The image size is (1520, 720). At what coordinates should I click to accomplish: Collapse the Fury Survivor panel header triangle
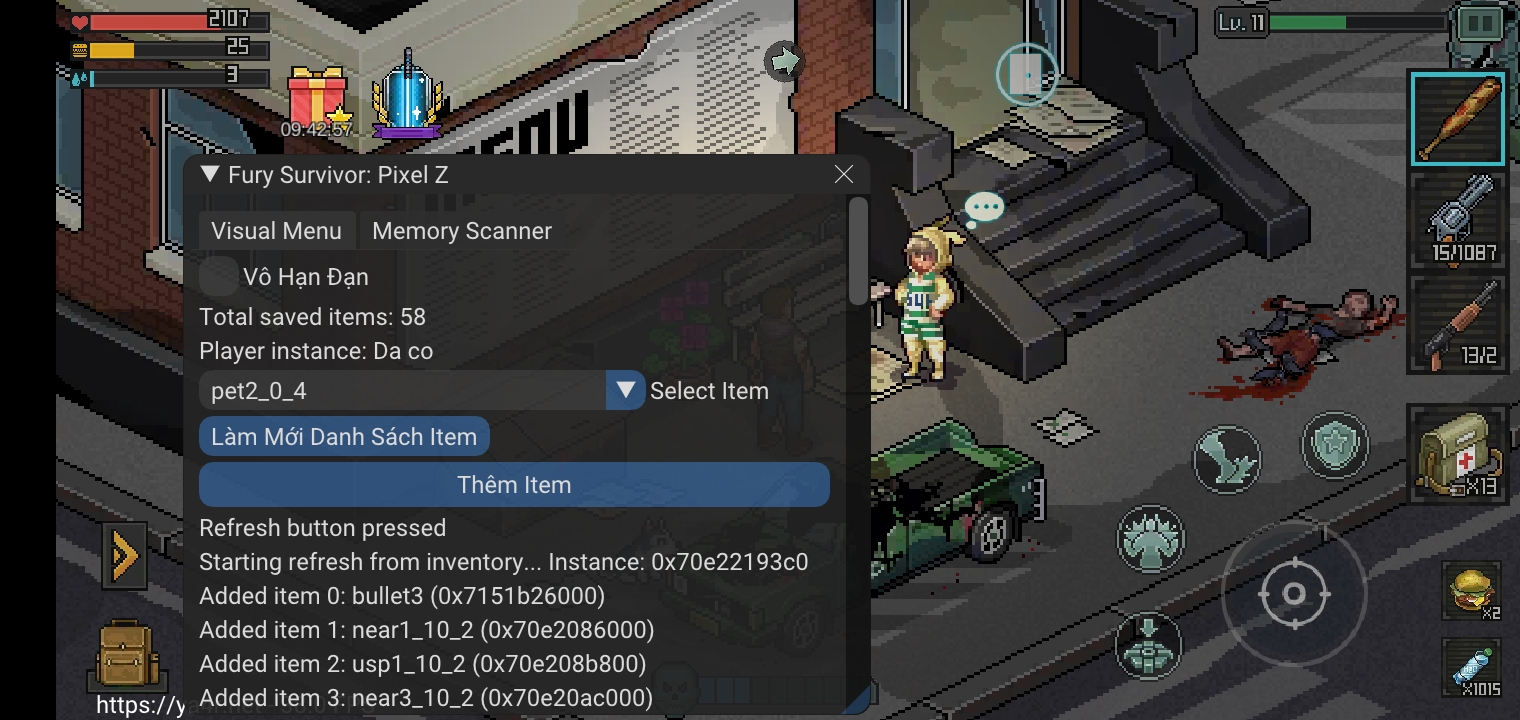pyautogui.click(x=210, y=174)
